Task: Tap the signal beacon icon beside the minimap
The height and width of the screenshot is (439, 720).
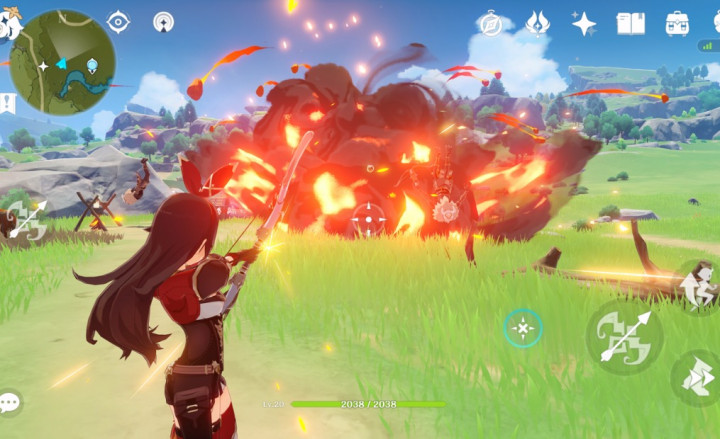Action: 163,22
